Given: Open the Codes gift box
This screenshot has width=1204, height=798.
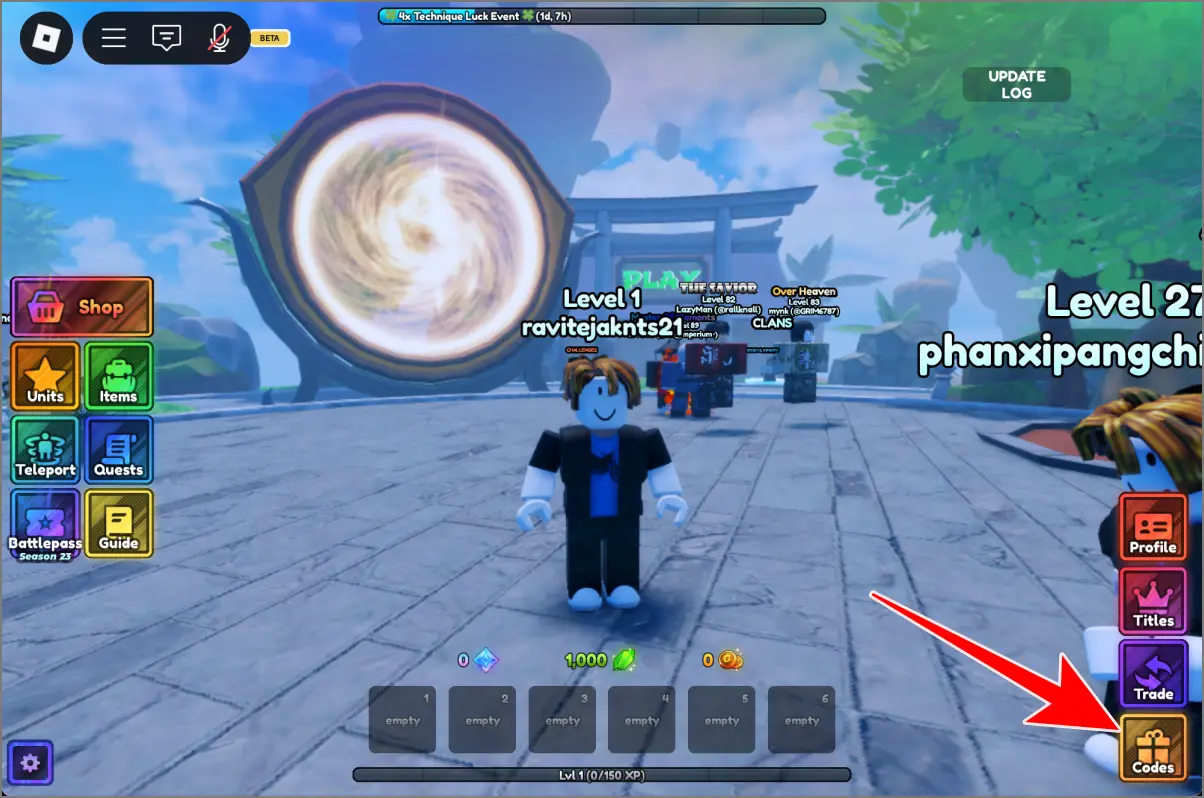Looking at the screenshot, I should 1153,747.
